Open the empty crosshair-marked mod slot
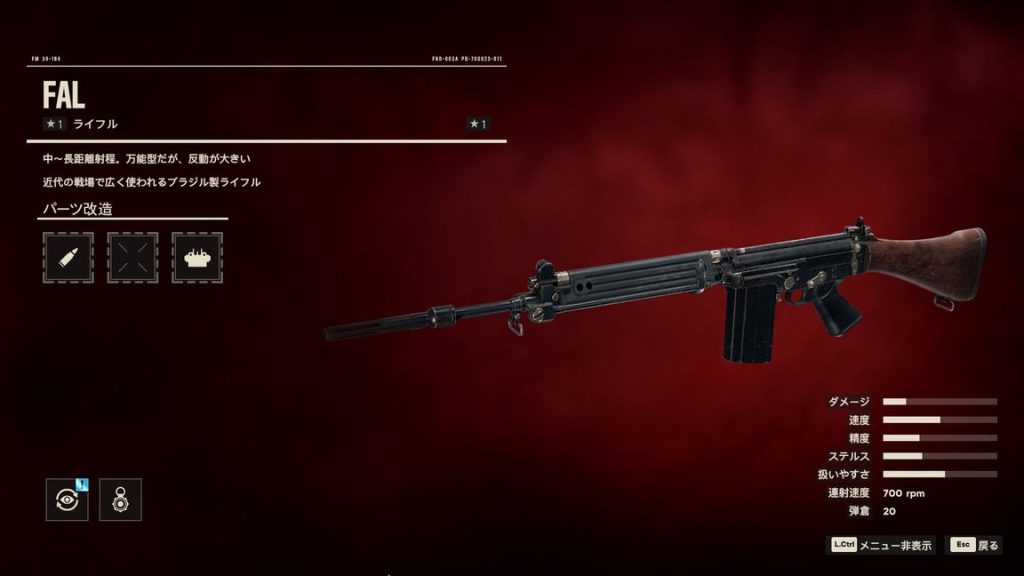Viewport: 1024px width, 576px height. (132, 257)
